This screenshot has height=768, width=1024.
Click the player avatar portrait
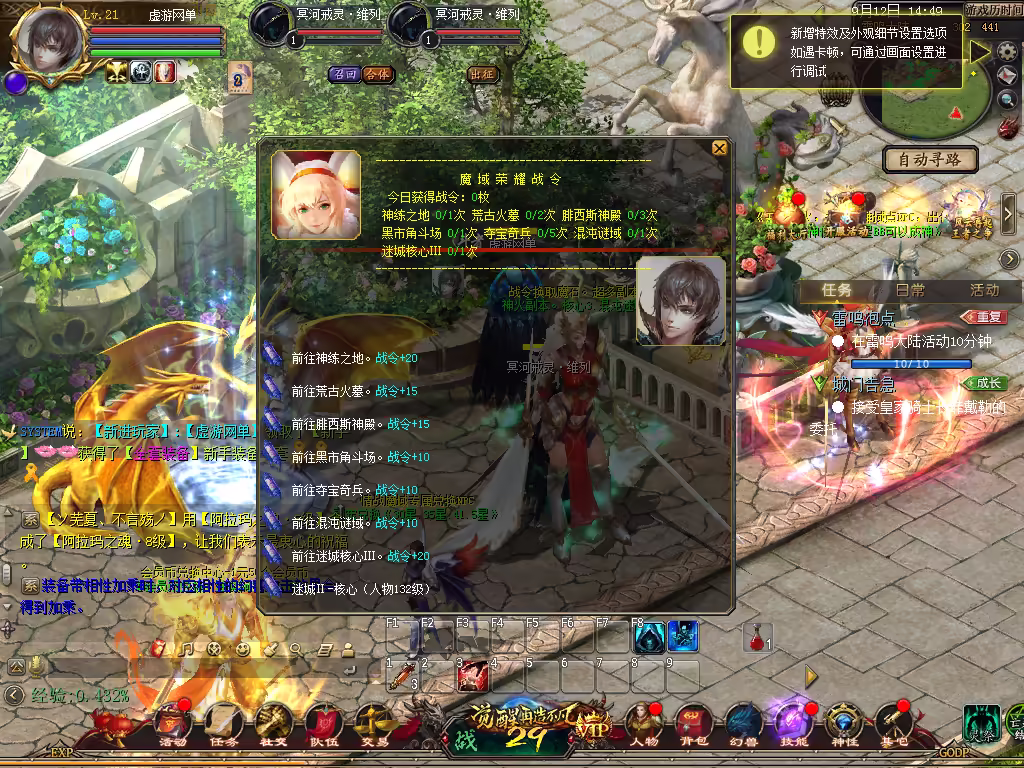click(x=47, y=40)
